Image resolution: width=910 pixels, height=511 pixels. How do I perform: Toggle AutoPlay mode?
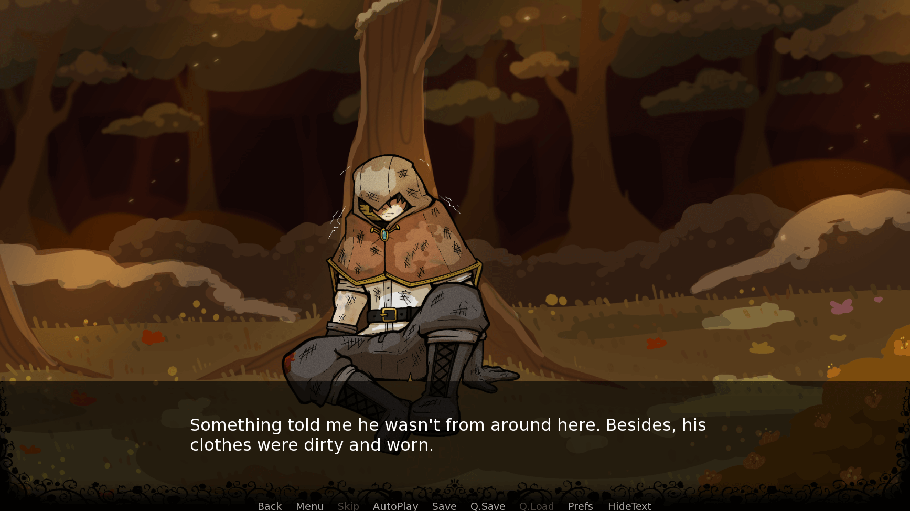[x=395, y=506]
